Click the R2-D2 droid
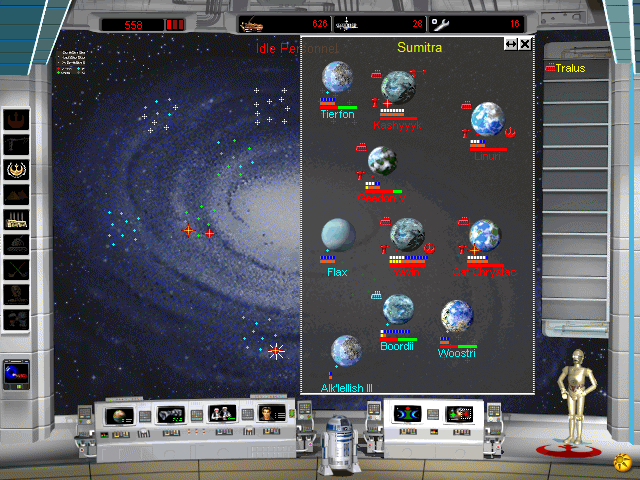This screenshot has height=480, width=640. click(339, 441)
